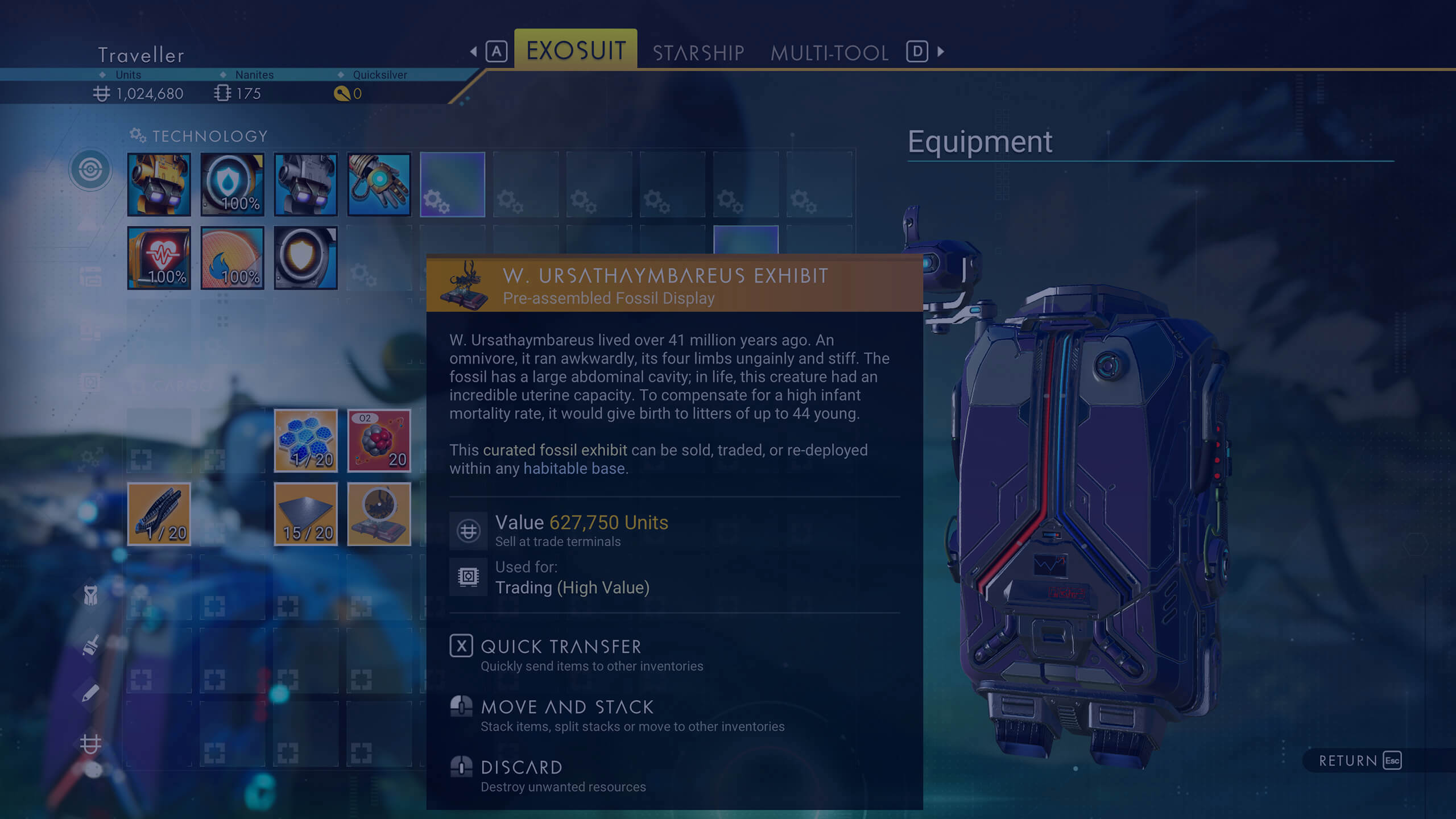Choose Quick Transfer for the fossil exhibit
Viewport: 1456px width, 819px height.
[x=561, y=647]
